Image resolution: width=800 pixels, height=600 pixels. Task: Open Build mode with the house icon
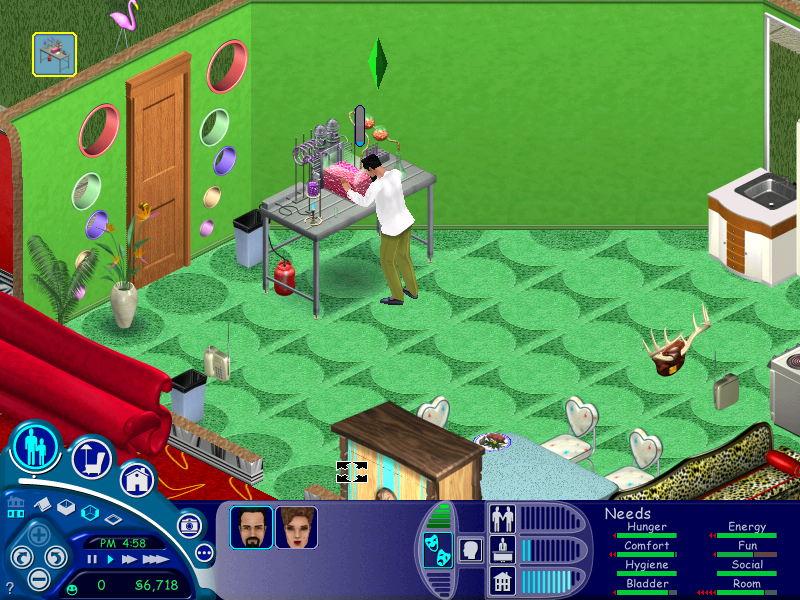pos(136,479)
